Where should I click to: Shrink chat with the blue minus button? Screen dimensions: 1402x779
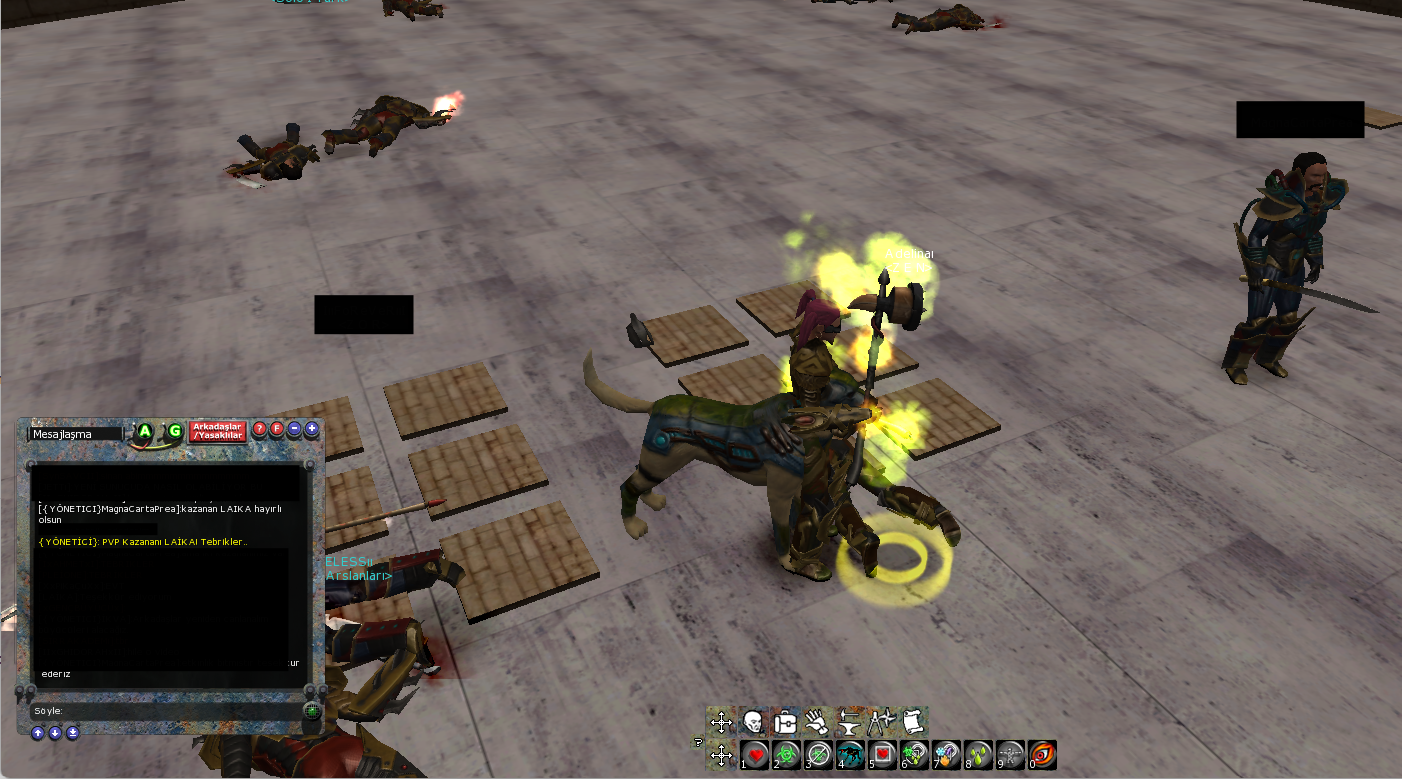point(294,430)
